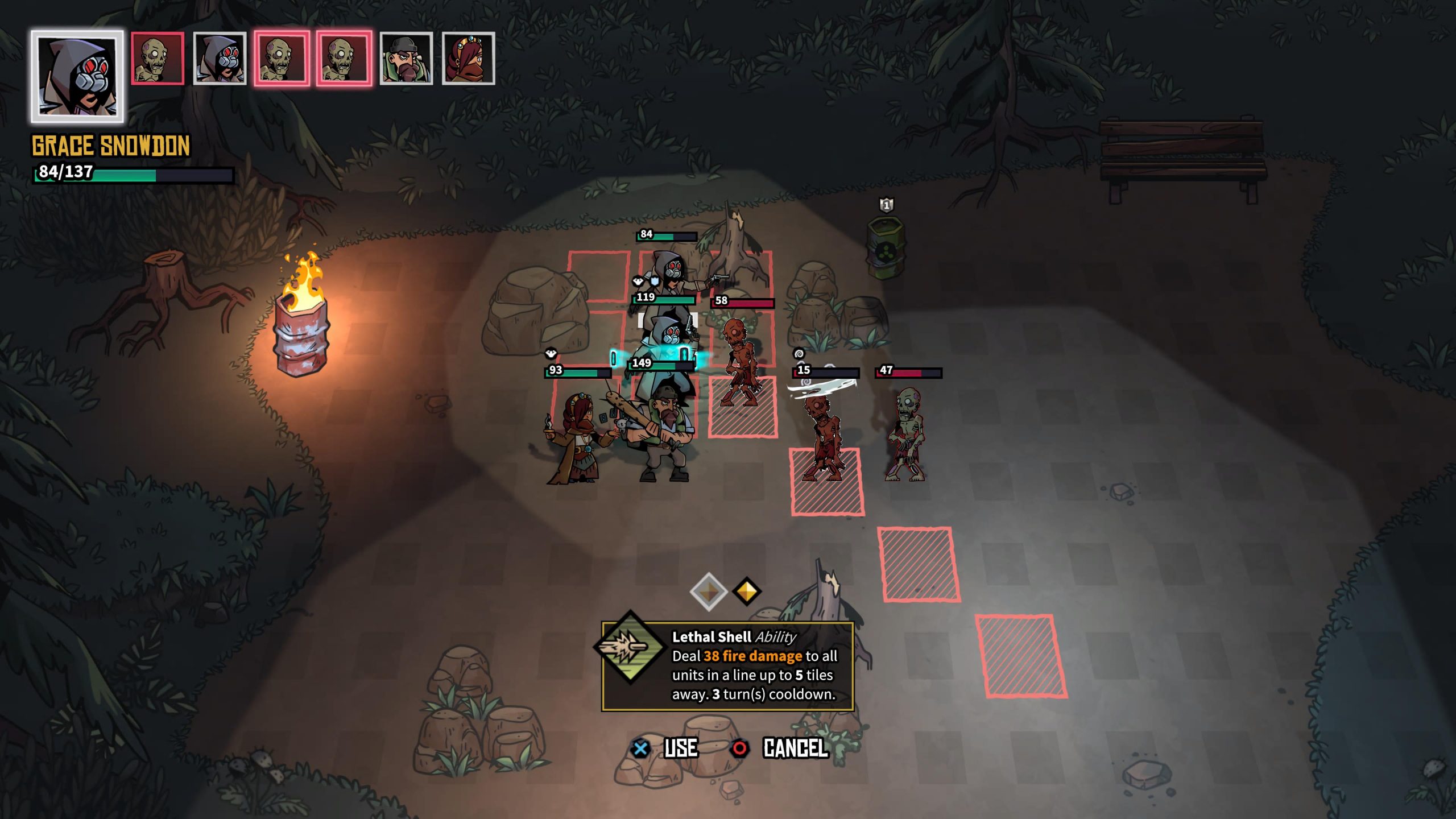Viewport: 1456px width, 819px height.
Task: Select Grace Snowdon's large active portrait
Action: (77, 76)
